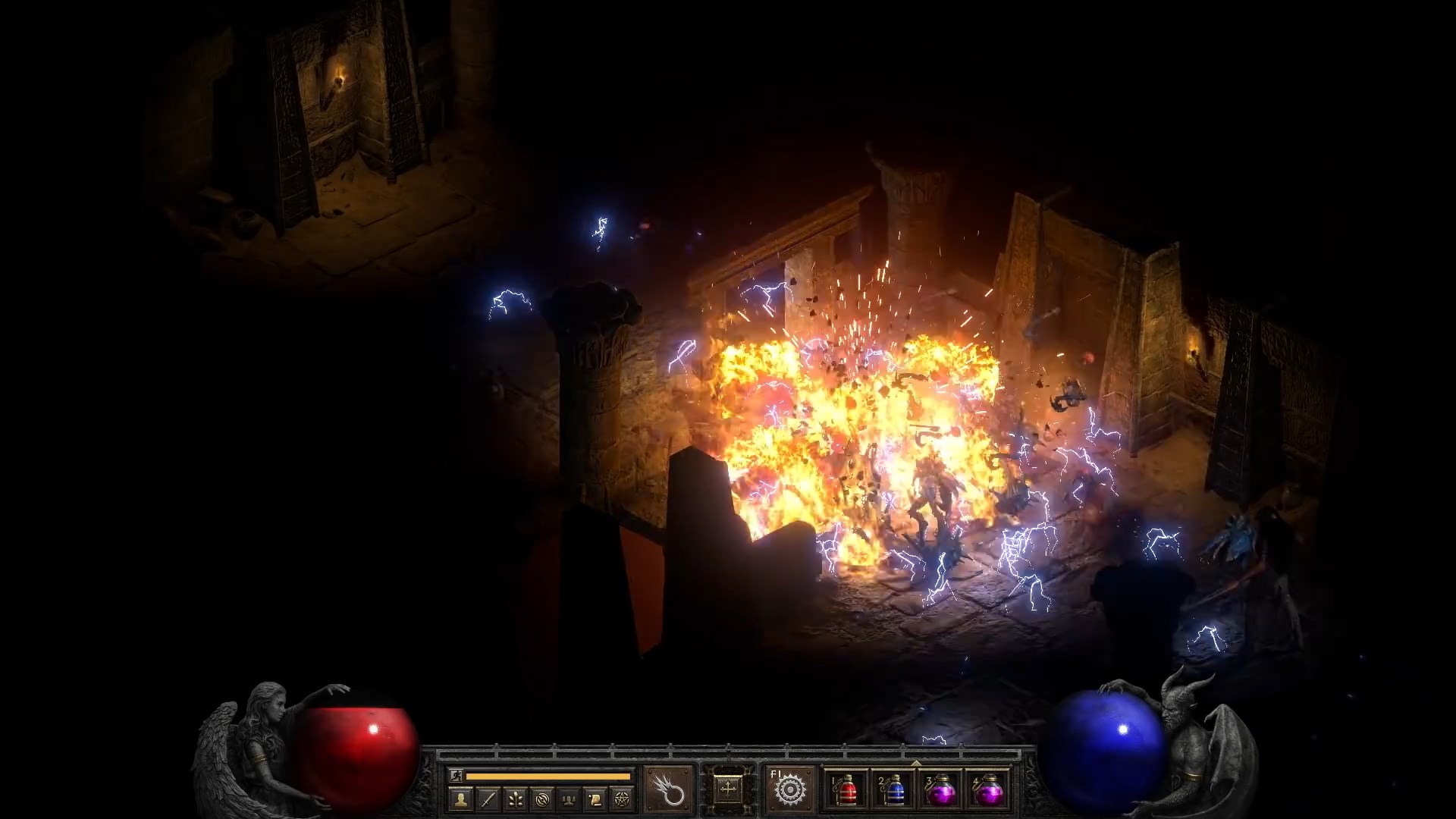The image size is (1456, 819).
Task: Expand the potion belt with the chevron
Action: coord(916,761)
